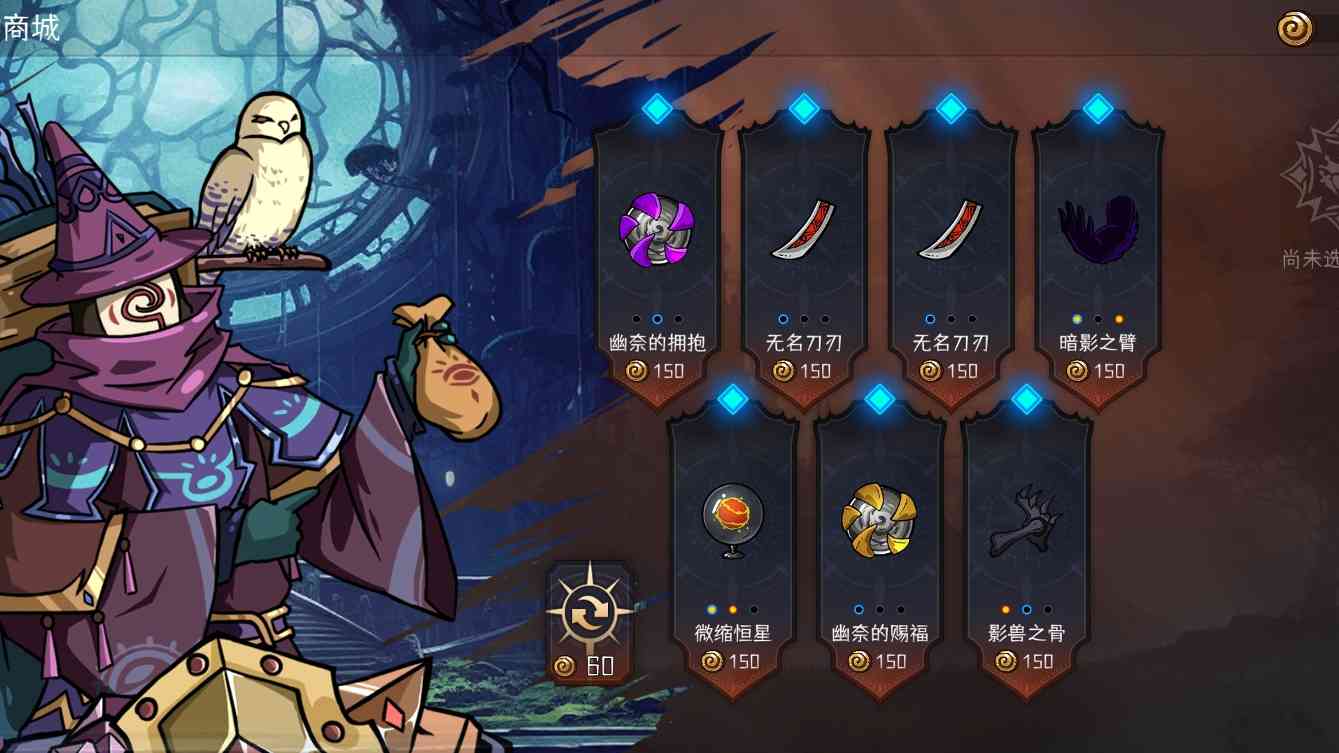The width and height of the screenshot is (1339, 753).
Task: Click the blue diamond above 幽奈的拥抱 banner
Action: click(657, 109)
